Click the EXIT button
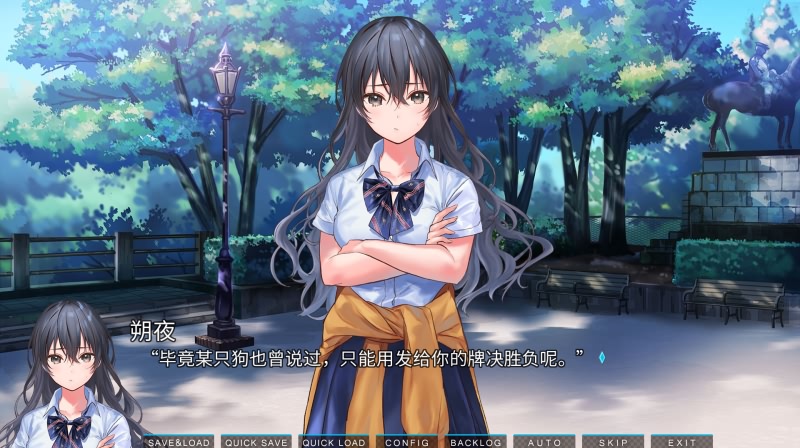Image resolution: width=800 pixels, height=448 pixels. point(682,442)
